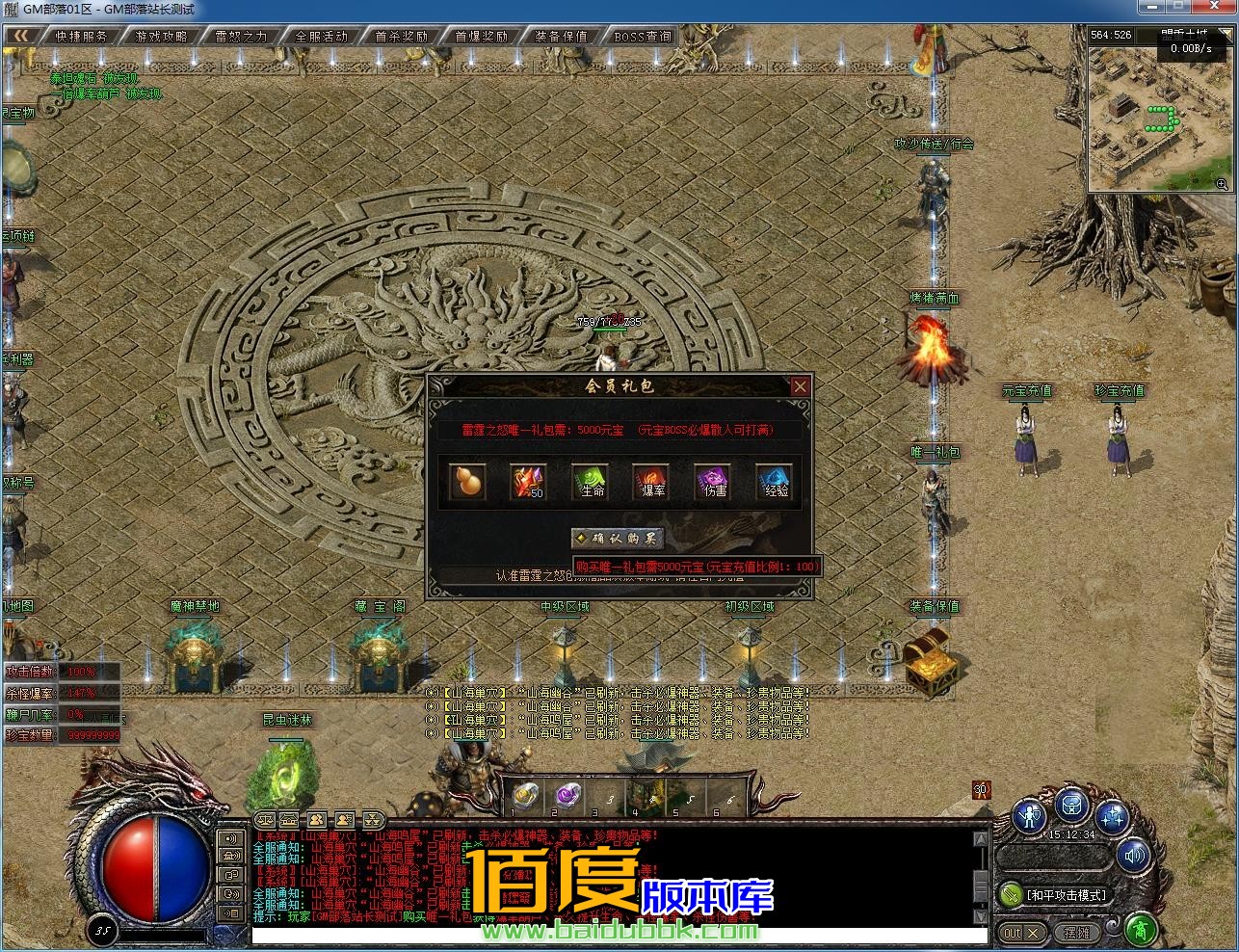
Task: Open the chat channel selector near chat input
Action: coord(229,836)
